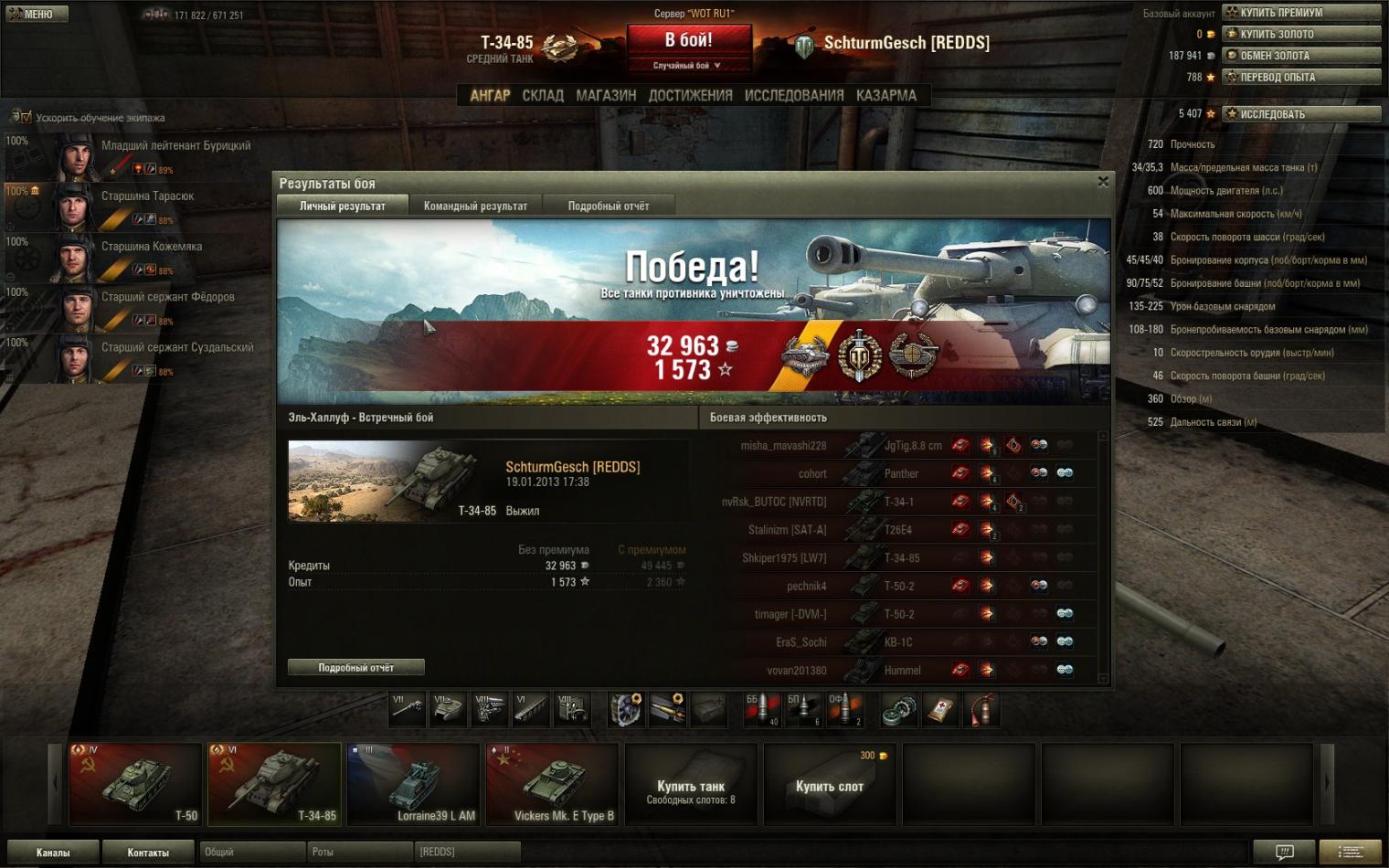
Task: Open the Подробный отчёт tab
Action: 609,206
